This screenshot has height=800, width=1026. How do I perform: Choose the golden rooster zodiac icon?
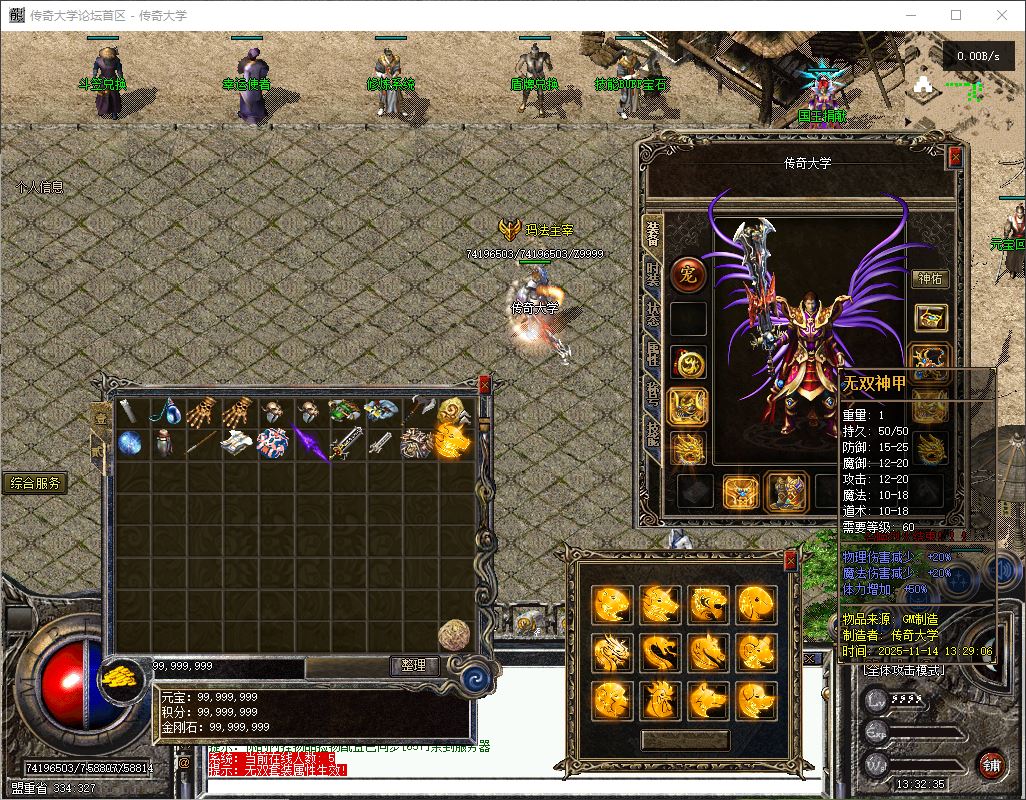tap(659, 699)
